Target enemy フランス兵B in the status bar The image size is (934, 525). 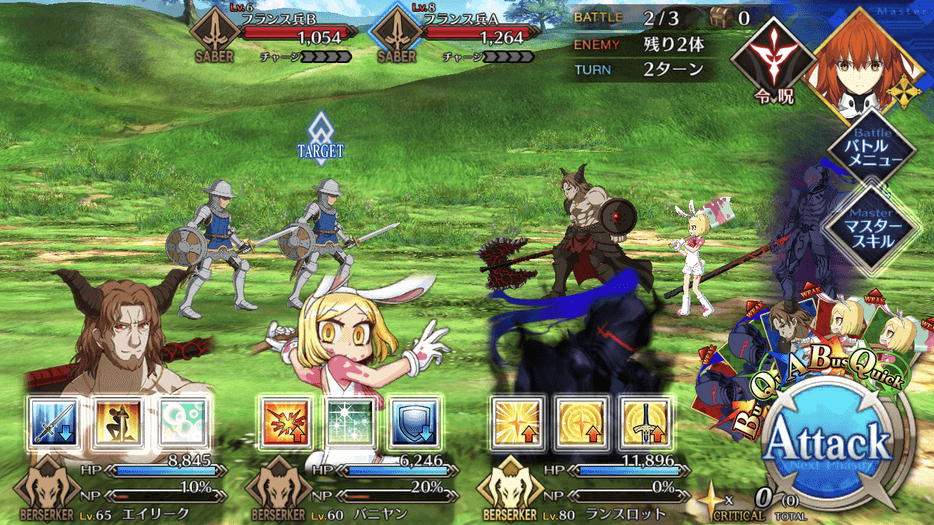coord(269,37)
